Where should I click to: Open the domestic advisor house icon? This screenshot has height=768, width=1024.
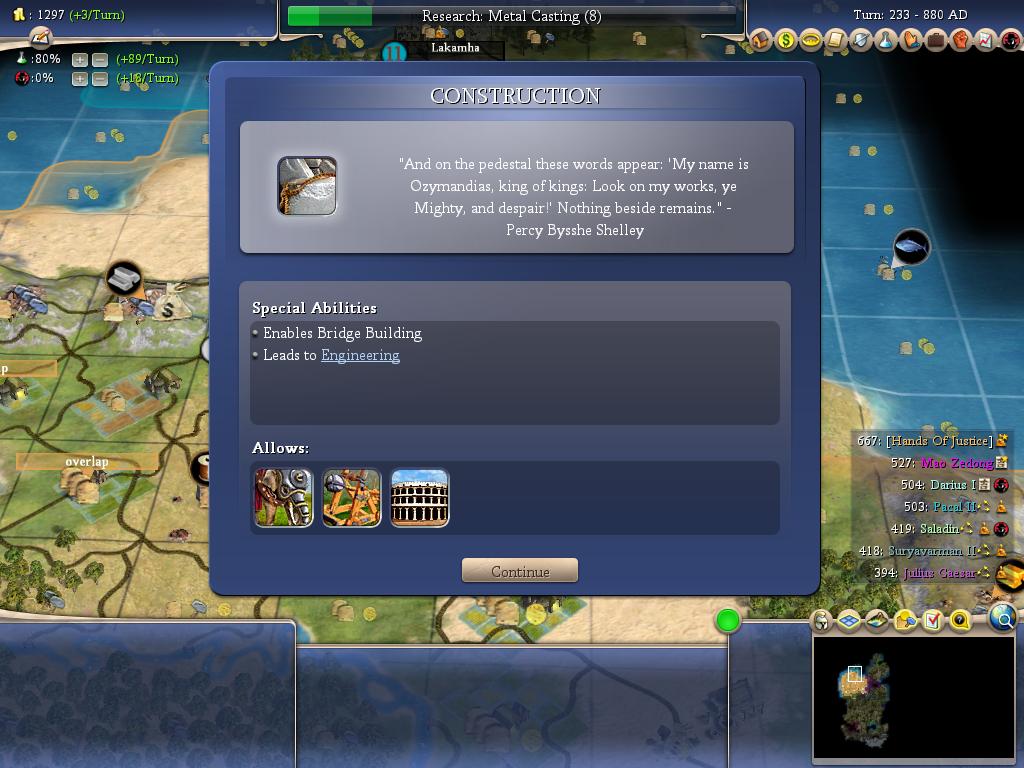coord(761,41)
